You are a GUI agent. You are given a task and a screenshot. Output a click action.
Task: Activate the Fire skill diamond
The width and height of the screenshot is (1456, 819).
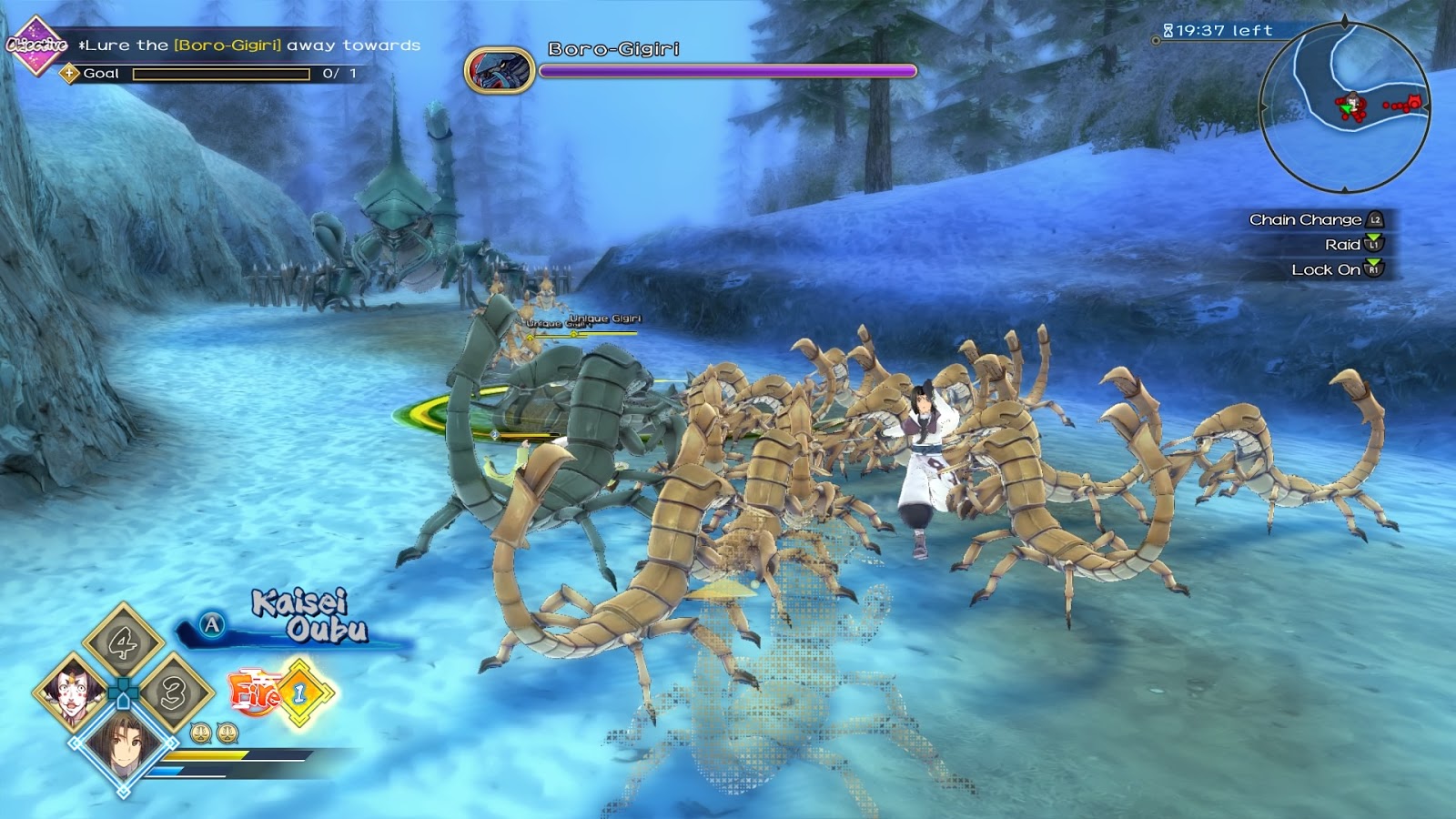(x=299, y=693)
